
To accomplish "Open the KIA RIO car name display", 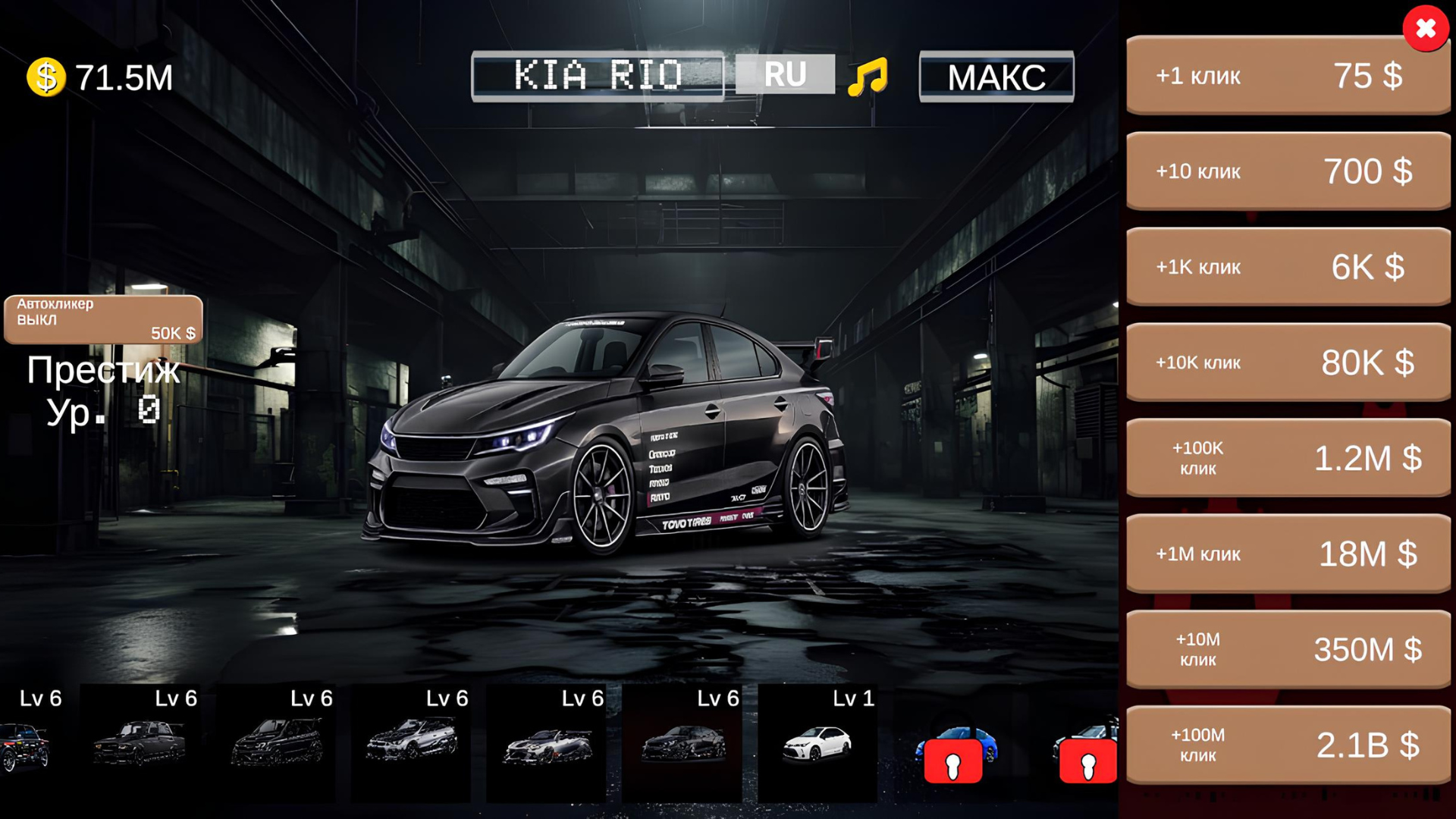I will coord(599,74).
